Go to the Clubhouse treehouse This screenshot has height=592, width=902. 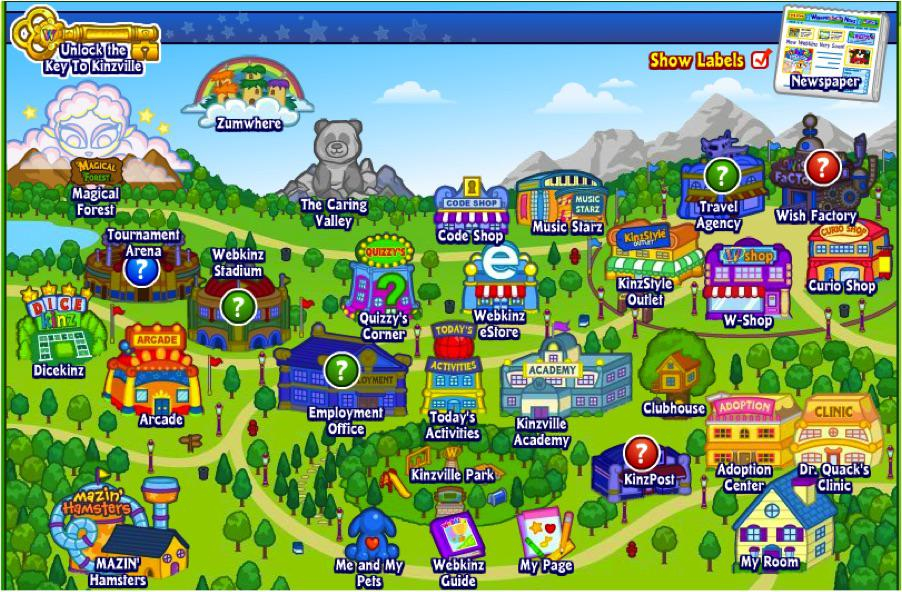point(677,367)
